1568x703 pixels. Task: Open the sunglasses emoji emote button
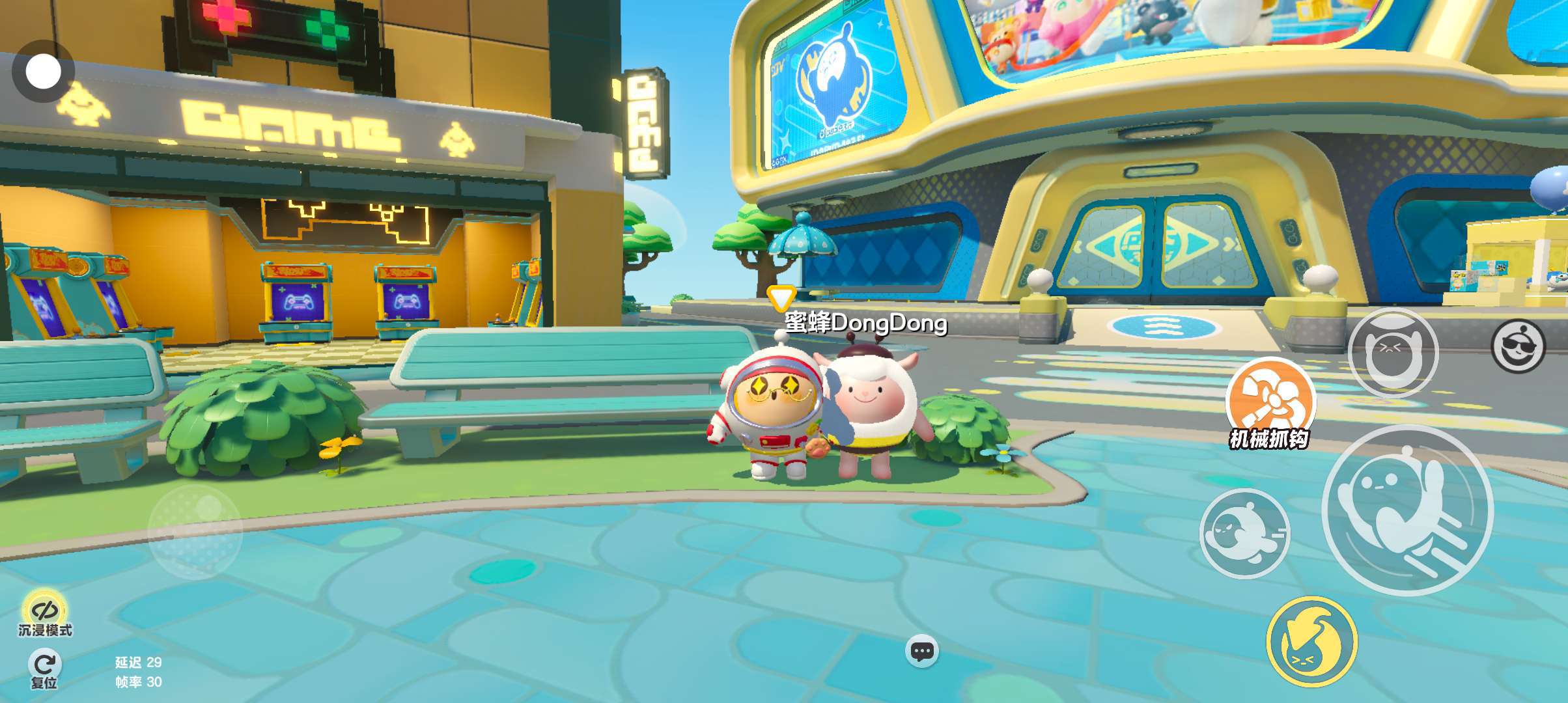[1518, 346]
